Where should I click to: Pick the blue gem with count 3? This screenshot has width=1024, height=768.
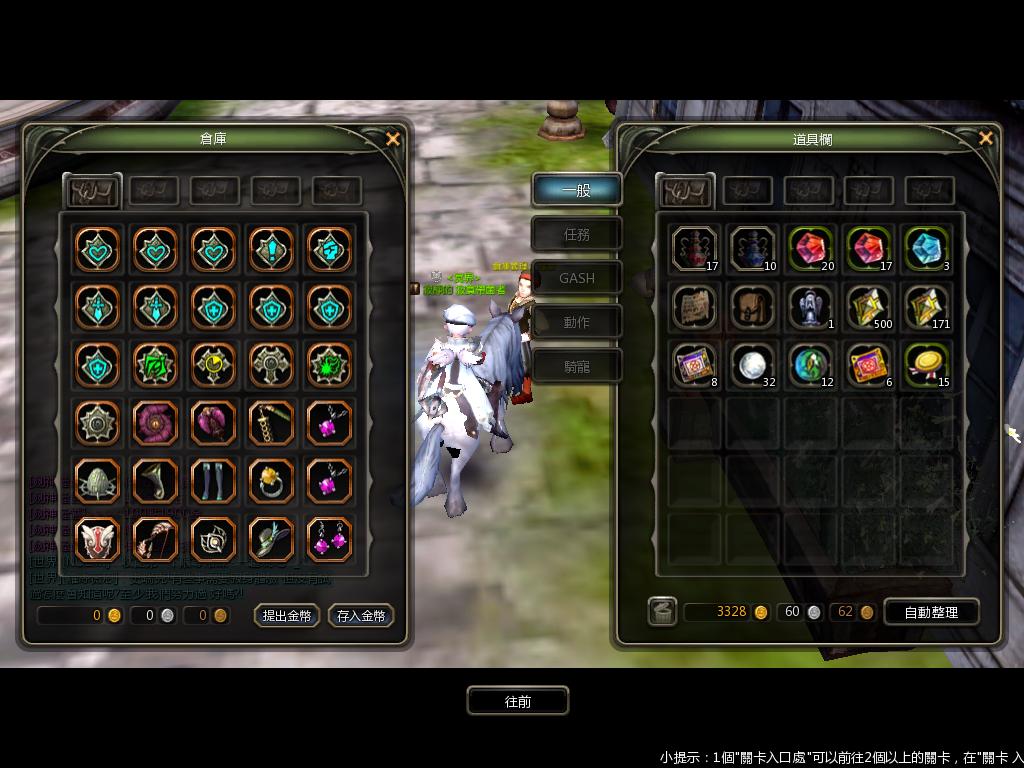point(928,250)
